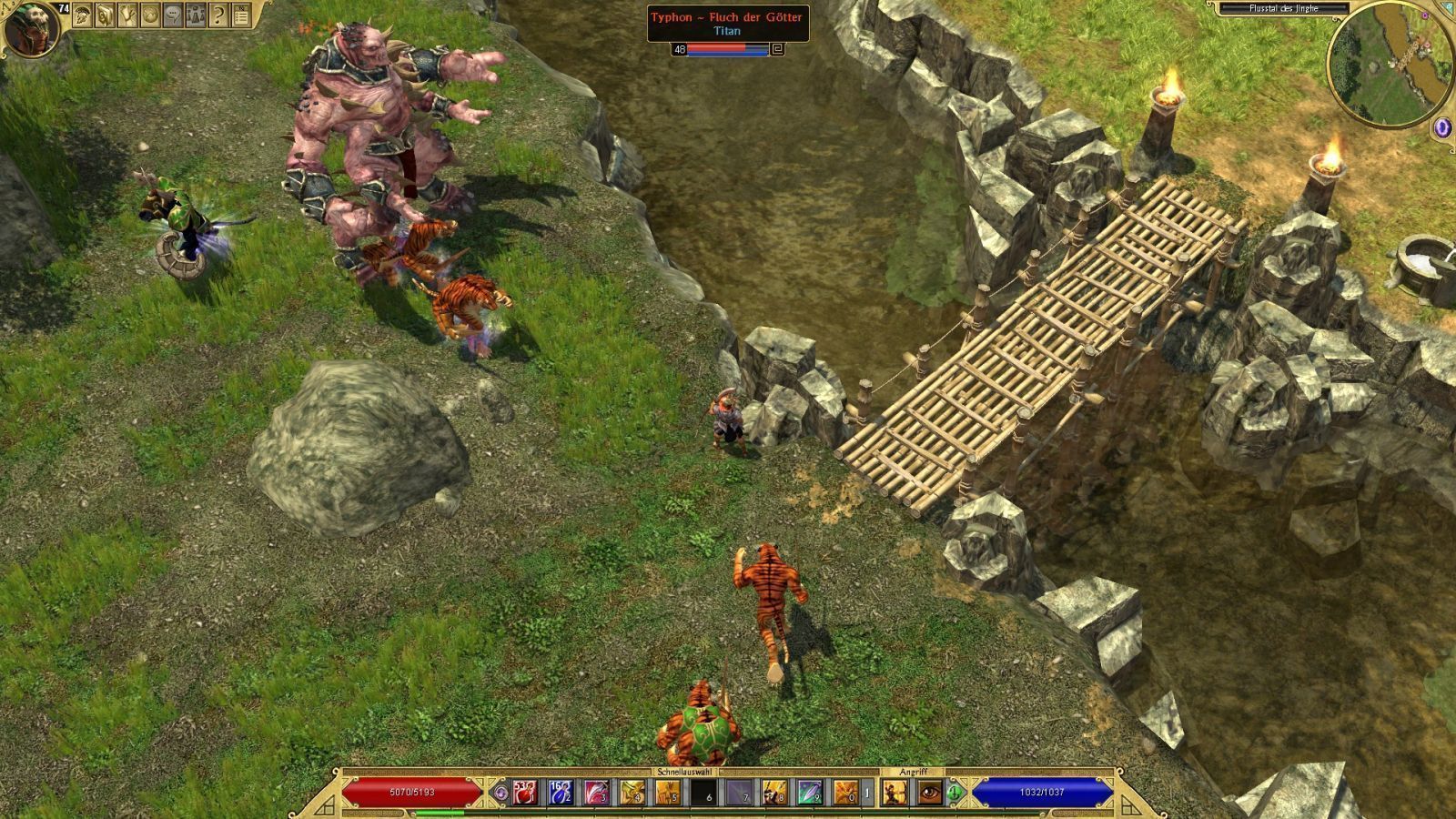
Task: Open the character sheet helmet button
Action: pyautogui.click(x=83, y=15)
